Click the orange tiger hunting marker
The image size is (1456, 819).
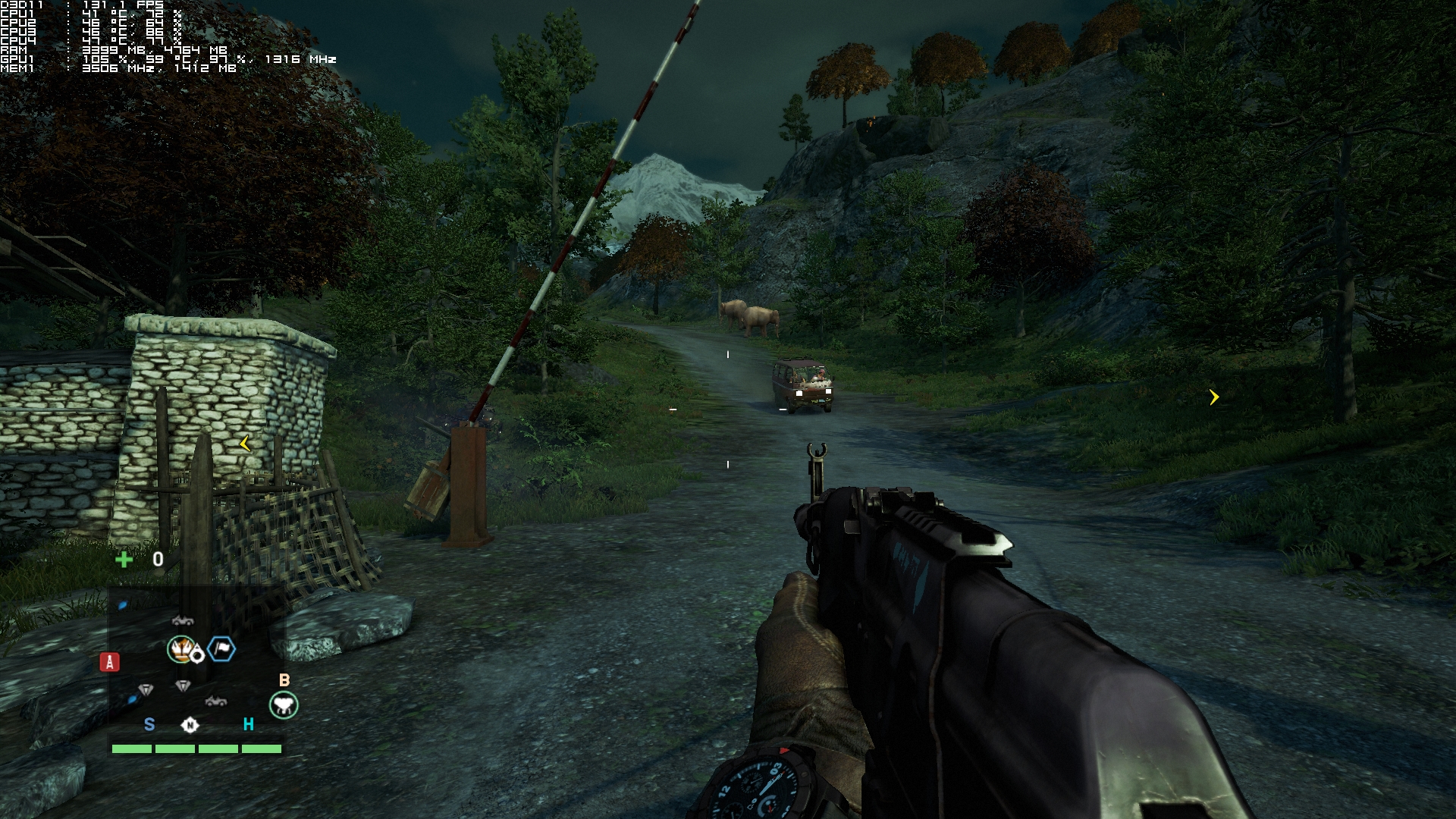point(180,649)
